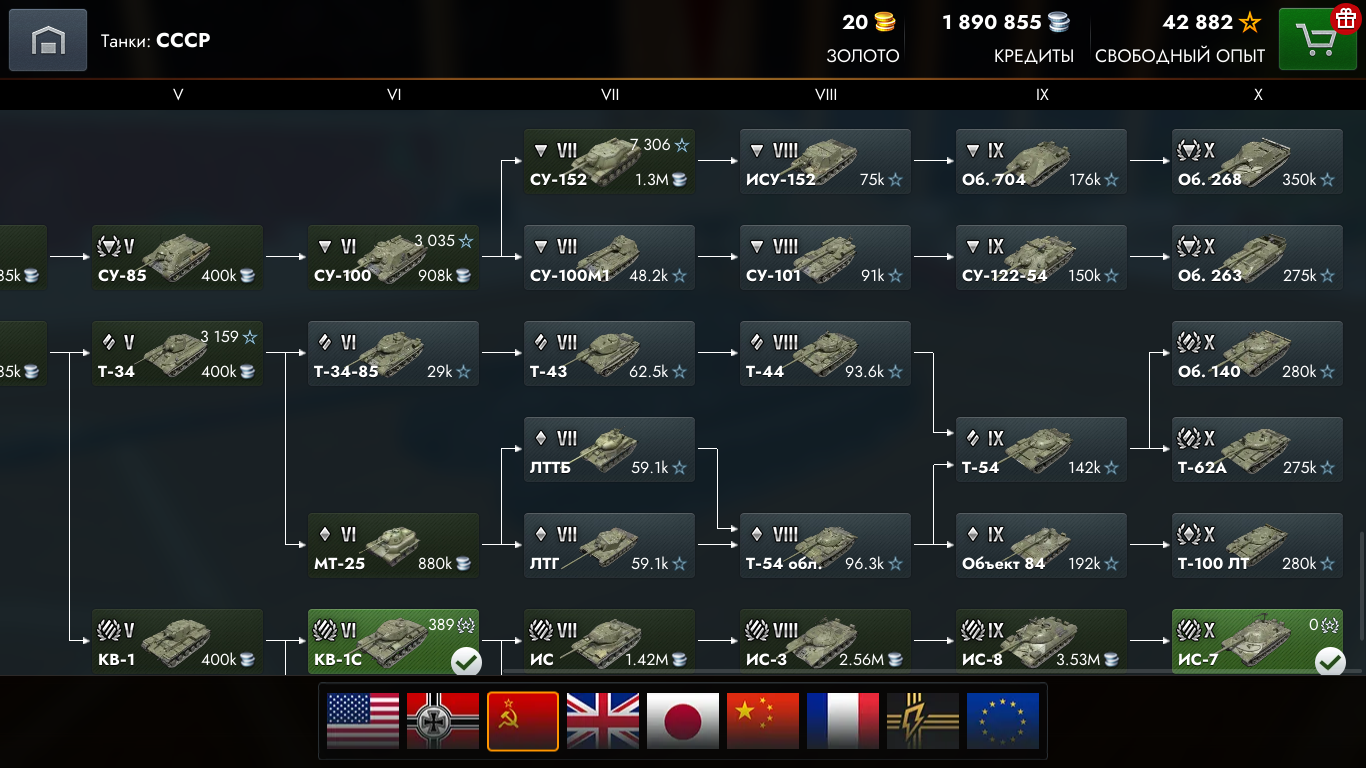Pick the КВ-1С heavy tank
1366x768 pixels.
(393, 642)
